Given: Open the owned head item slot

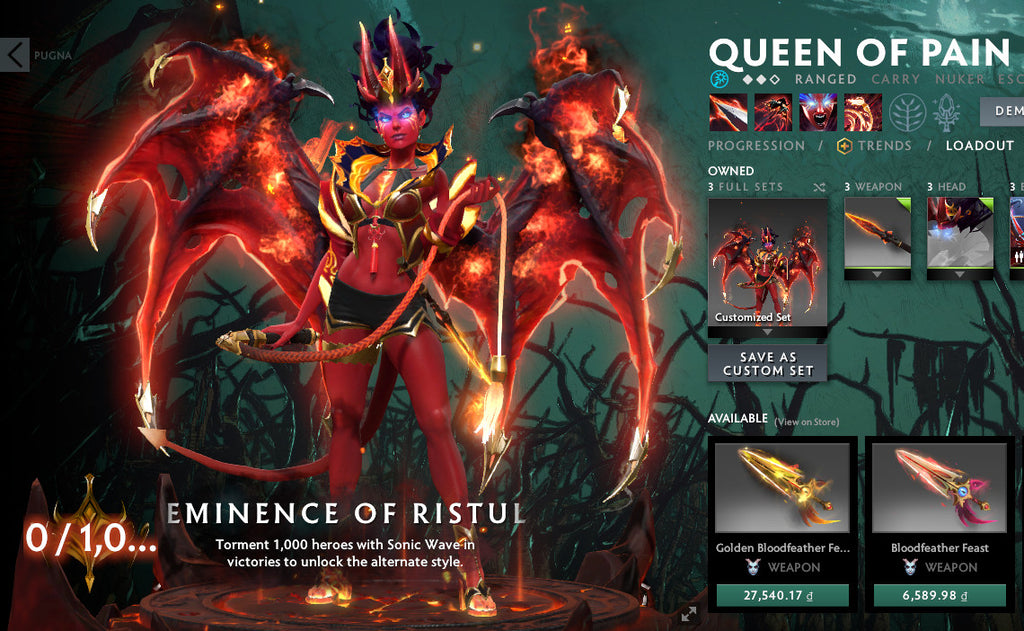Looking at the screenshot, I should click(x=960, y=237).
